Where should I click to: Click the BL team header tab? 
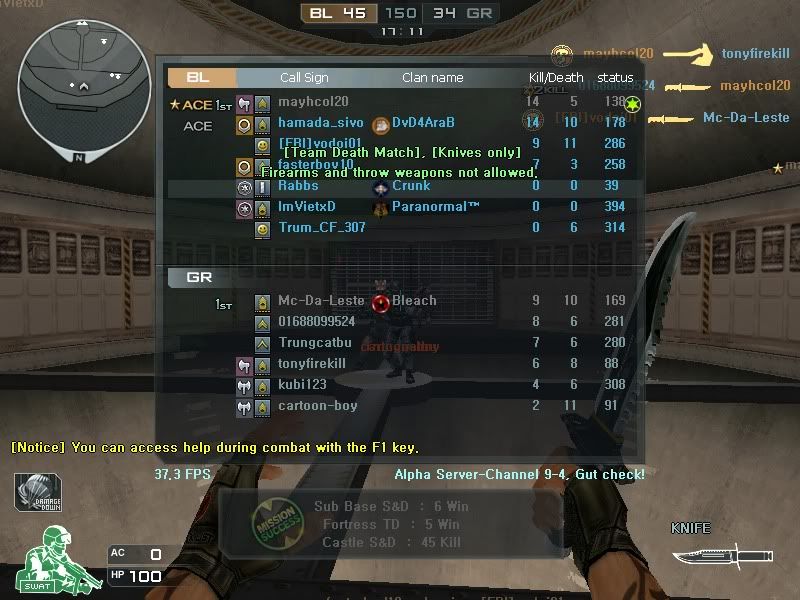click(x=200, y=77)
